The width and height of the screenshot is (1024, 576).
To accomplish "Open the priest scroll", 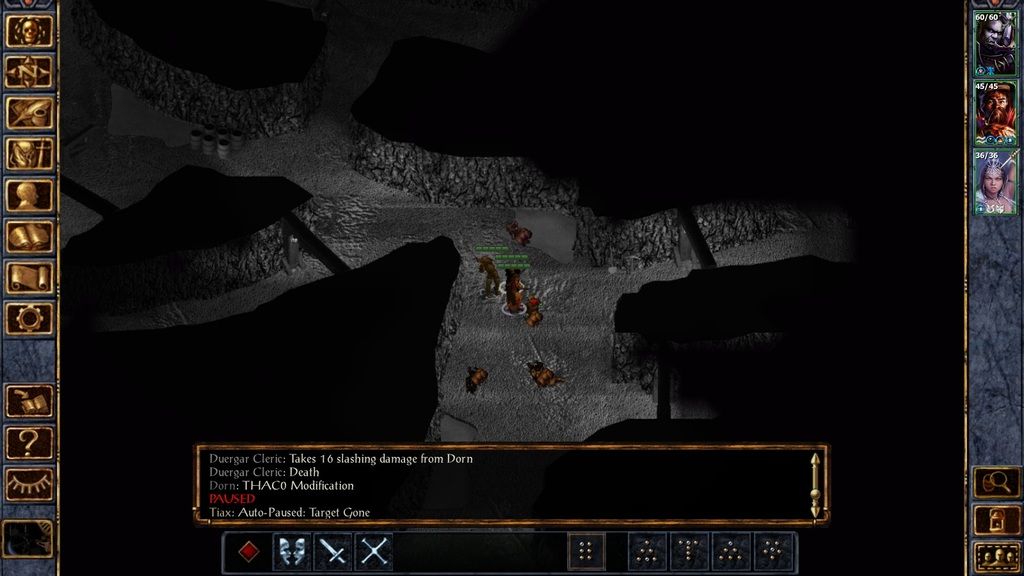I will point(29,277).
